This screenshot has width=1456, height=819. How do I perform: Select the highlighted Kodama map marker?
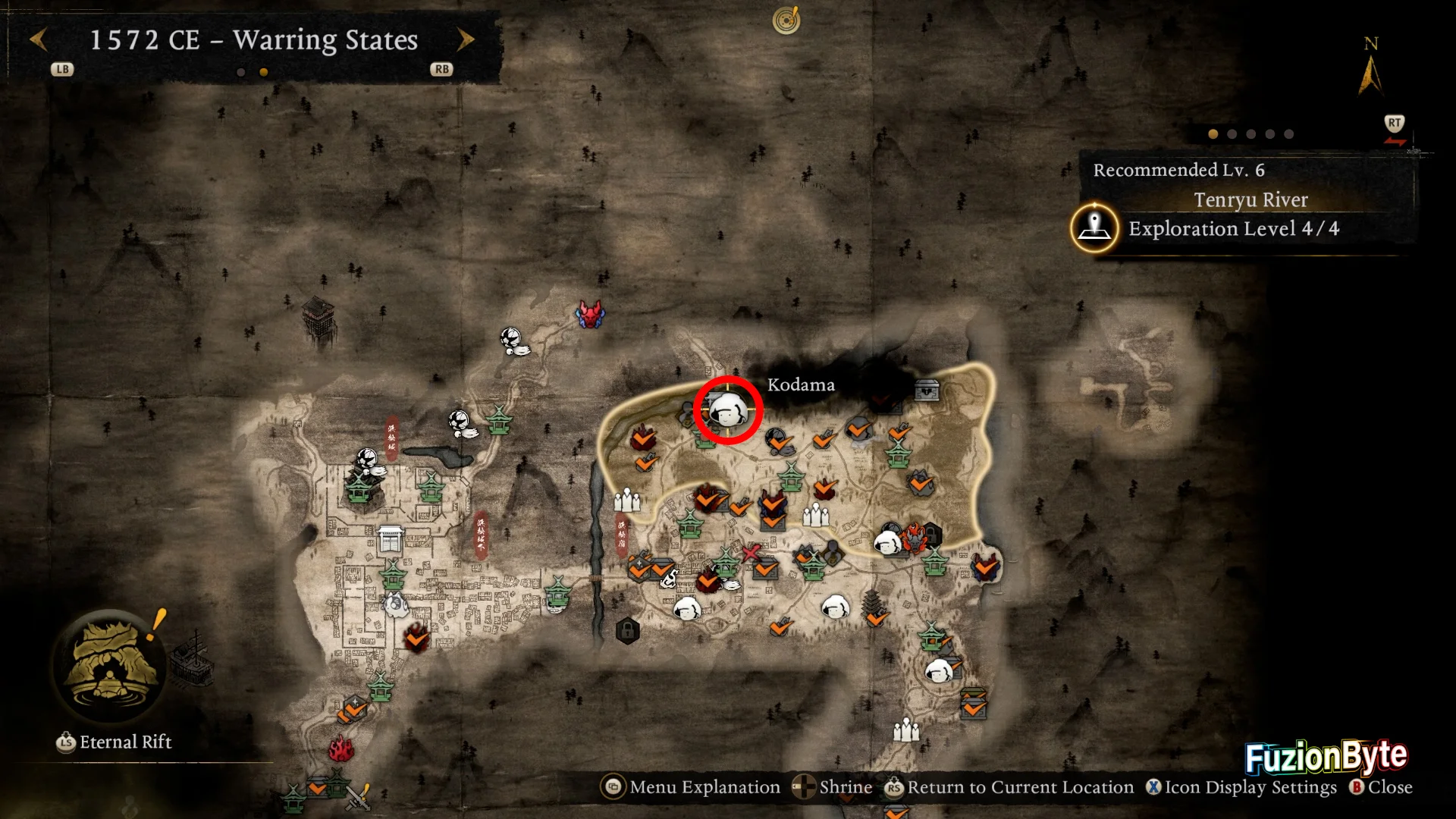click(728, 410)
